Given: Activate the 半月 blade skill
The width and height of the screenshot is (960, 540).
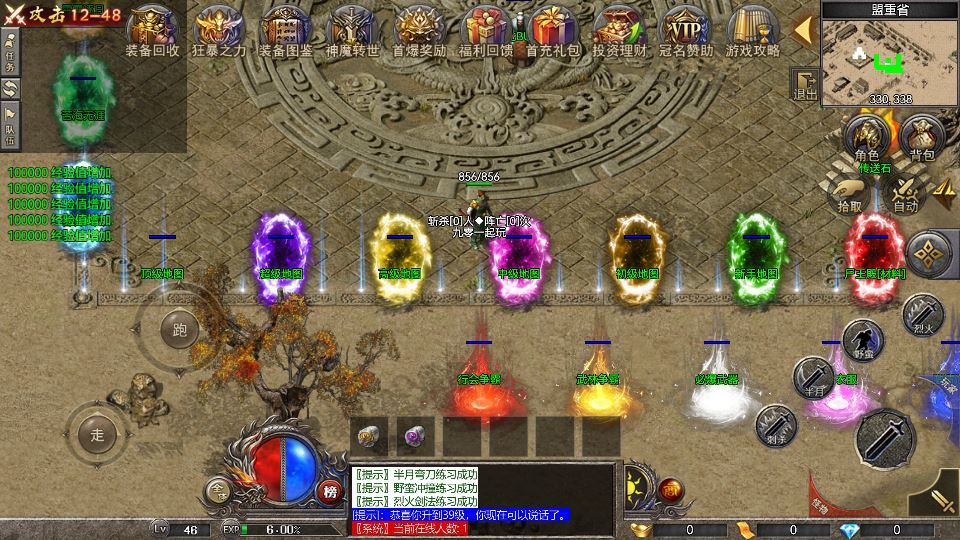Looking at the screenshot, I should (813, 377).
